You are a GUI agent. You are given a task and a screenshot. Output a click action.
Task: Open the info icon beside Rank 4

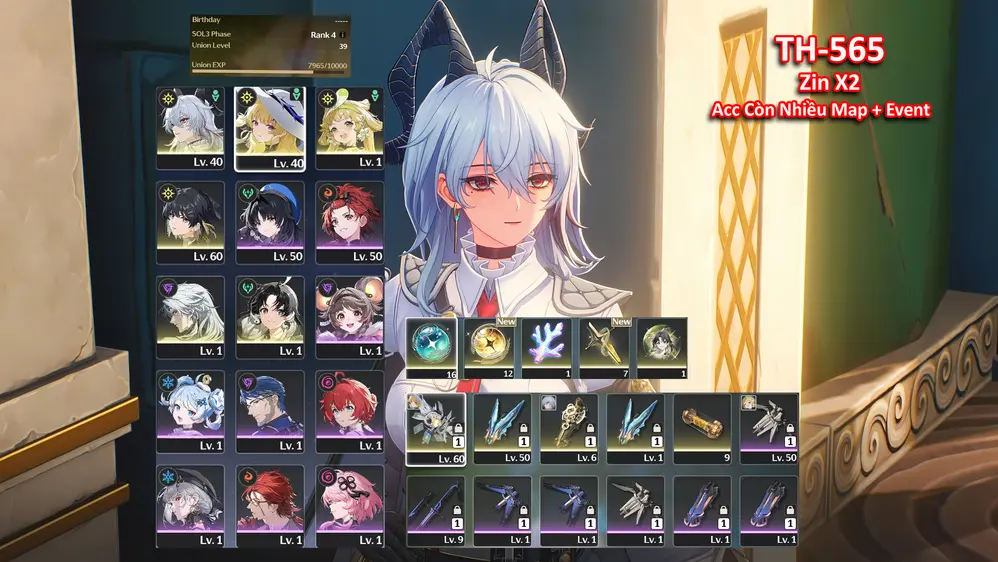342,34
